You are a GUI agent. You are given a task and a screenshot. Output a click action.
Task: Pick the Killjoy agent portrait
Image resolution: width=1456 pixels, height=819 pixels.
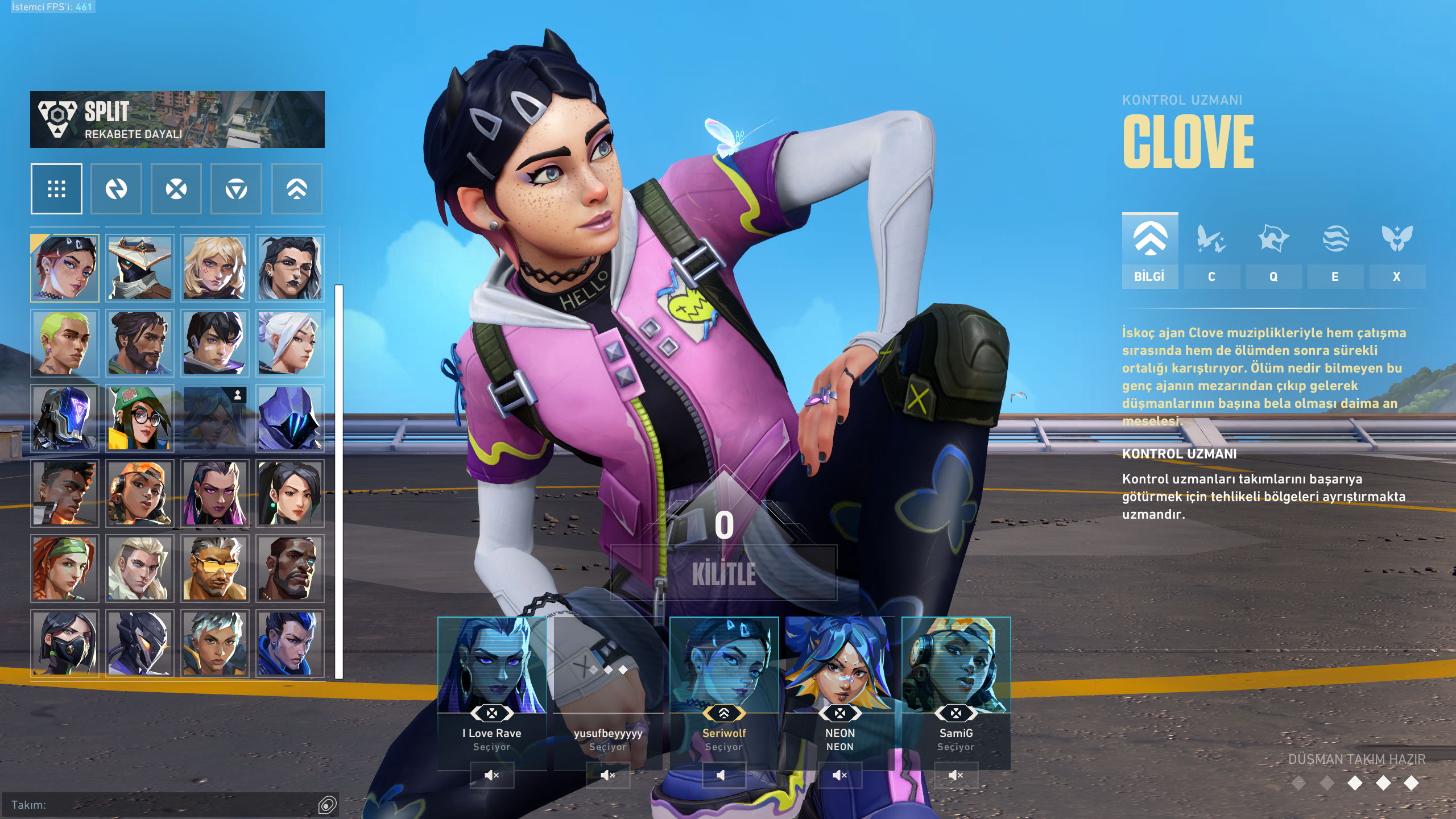140,419
